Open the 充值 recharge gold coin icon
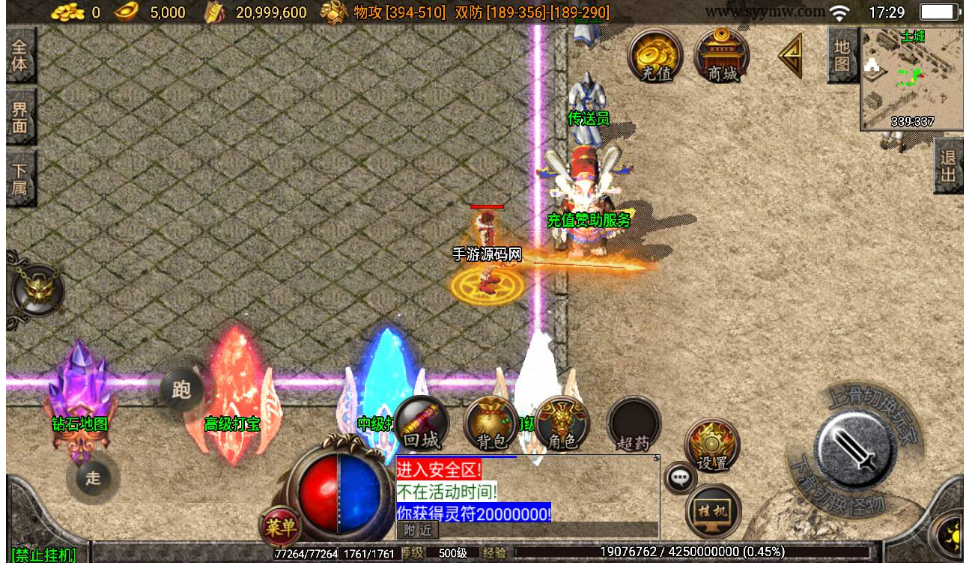Image resolution: width=964 pixels, height=563 pixels. (x=655, y=55)
